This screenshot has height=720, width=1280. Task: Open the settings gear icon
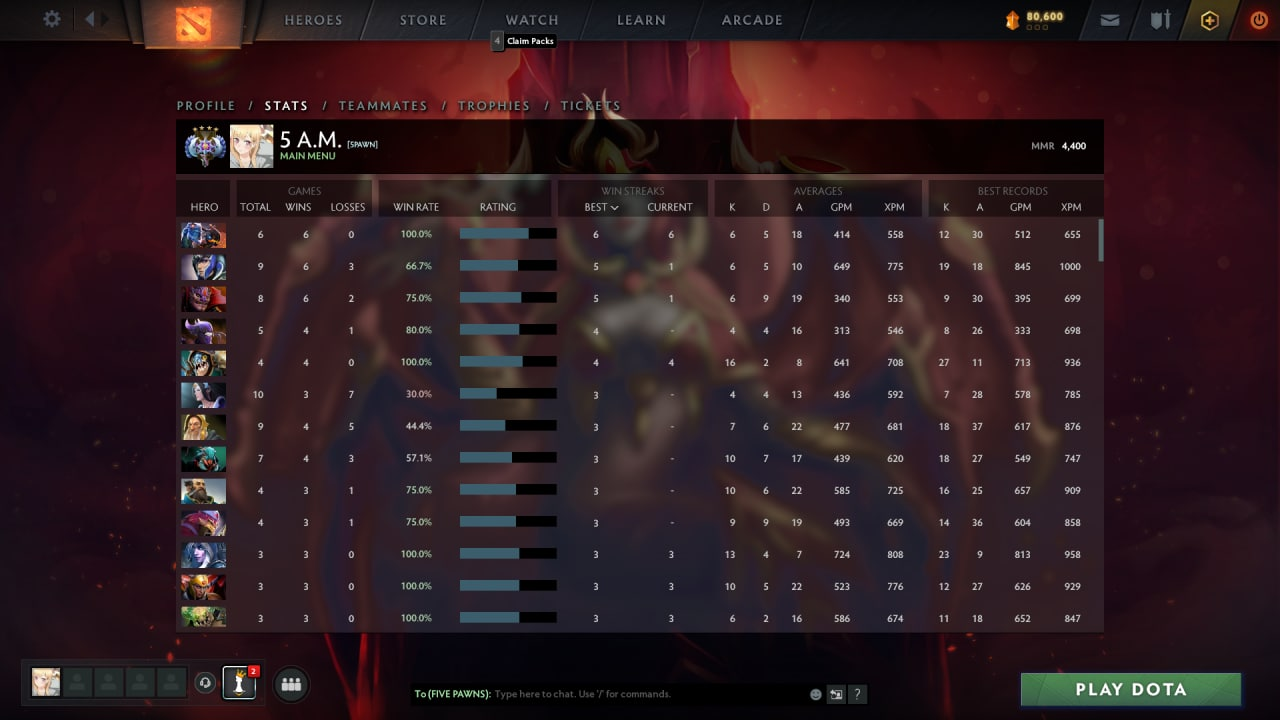coord(50,19)
